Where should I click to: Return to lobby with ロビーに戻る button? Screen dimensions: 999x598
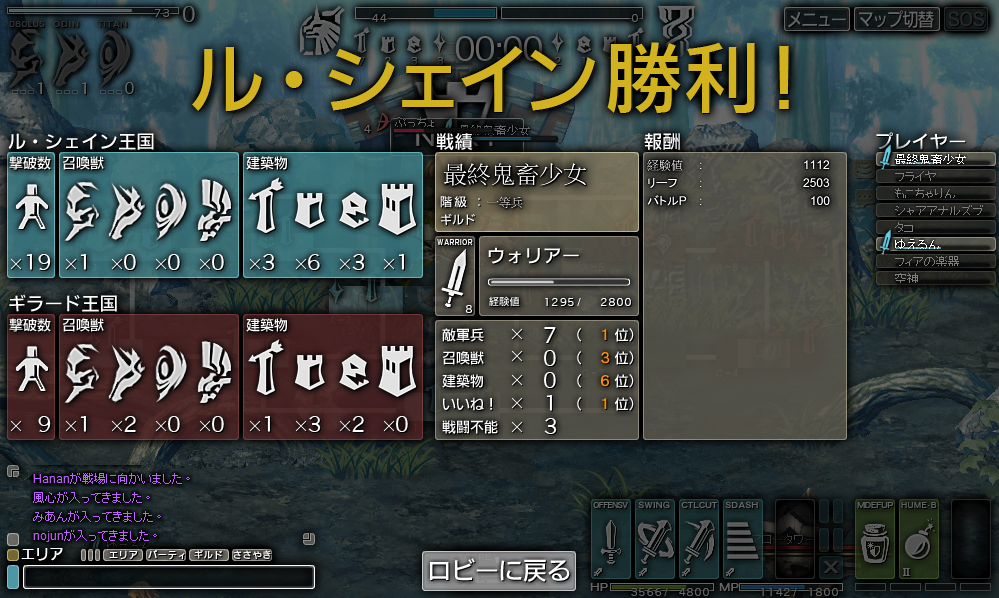499,570
